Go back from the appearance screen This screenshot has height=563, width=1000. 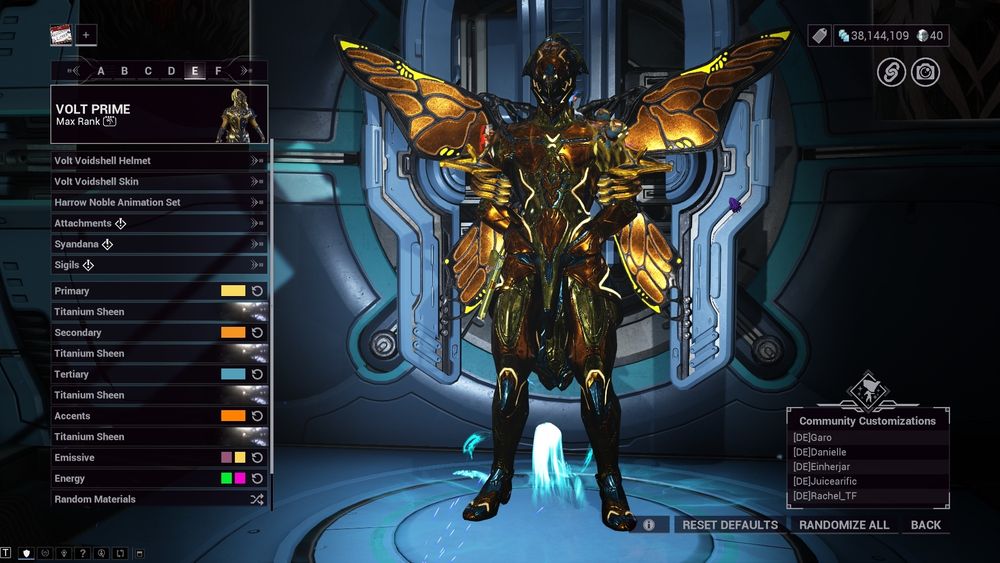(x=925, y=525)
